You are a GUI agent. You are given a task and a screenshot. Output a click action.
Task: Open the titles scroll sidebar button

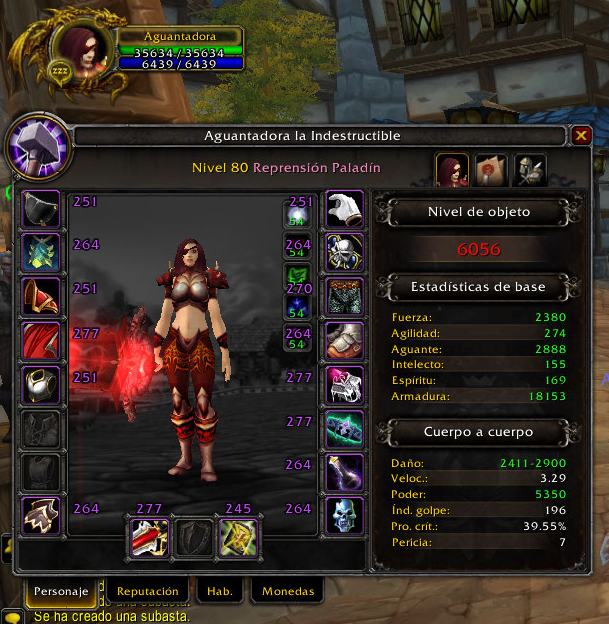pos(491,170)
